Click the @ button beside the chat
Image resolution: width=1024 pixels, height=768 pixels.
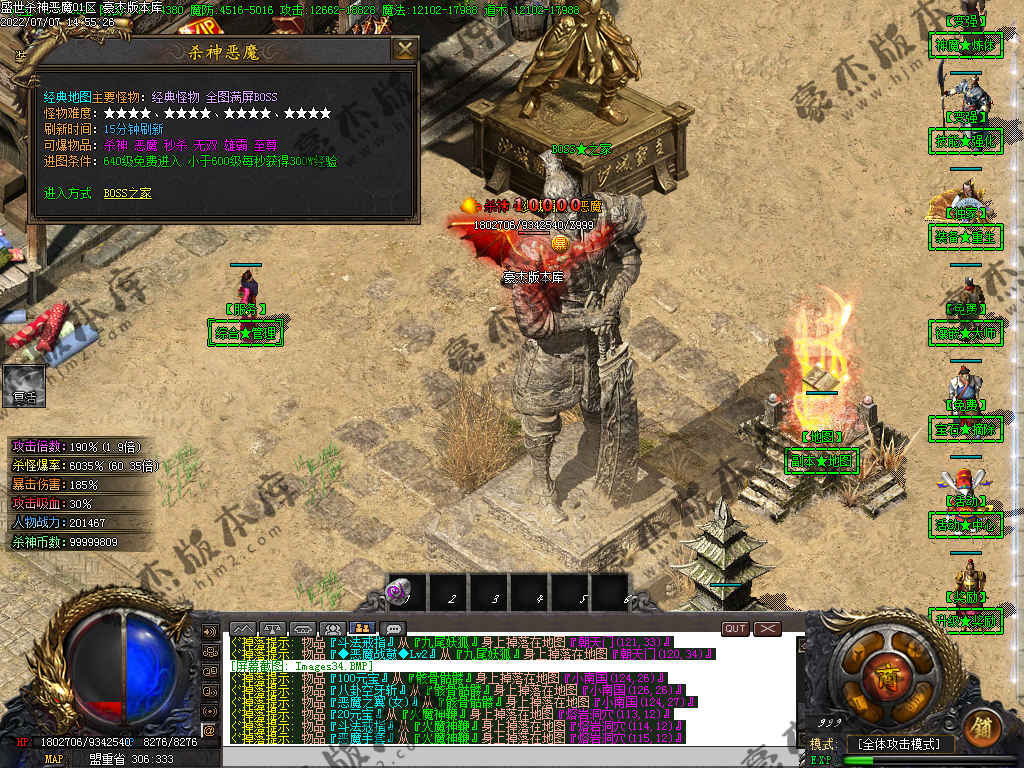(210, 731)
